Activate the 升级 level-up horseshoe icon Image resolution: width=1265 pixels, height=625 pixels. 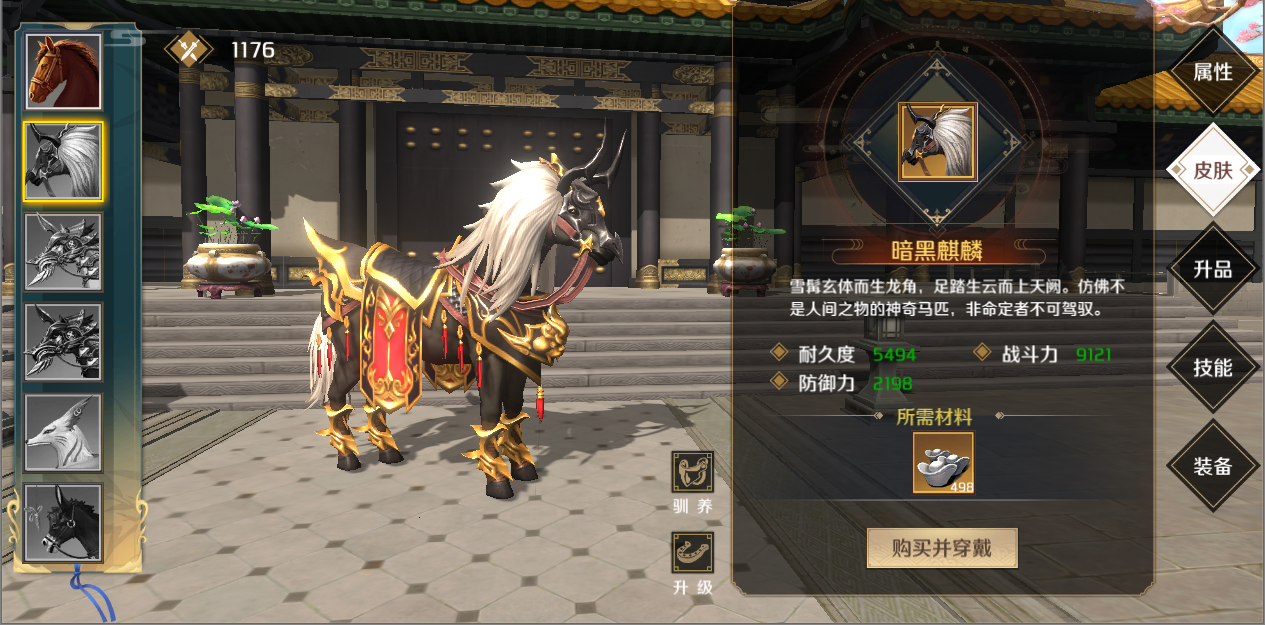point(692,553)
